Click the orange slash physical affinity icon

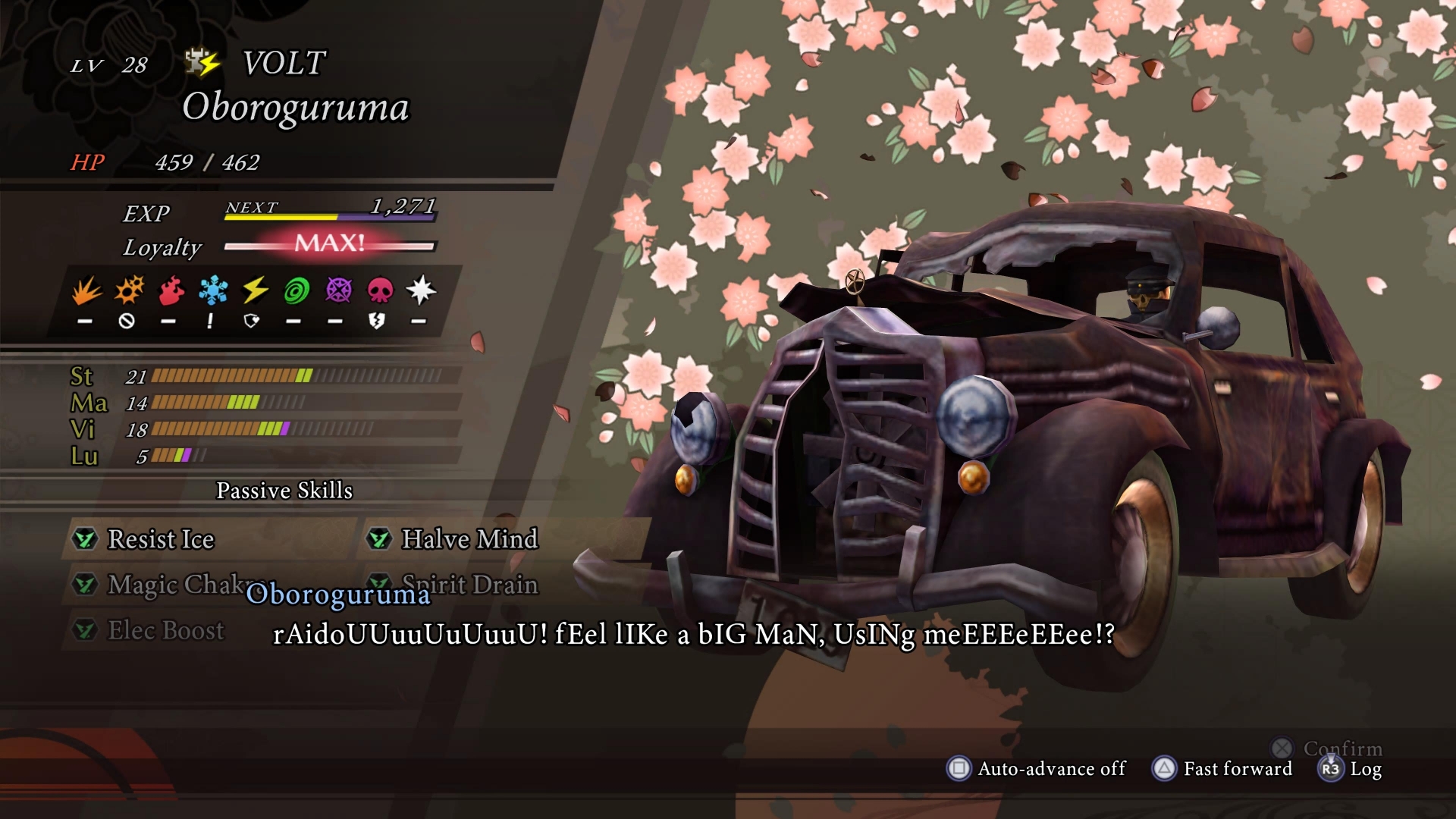[86, 290]
